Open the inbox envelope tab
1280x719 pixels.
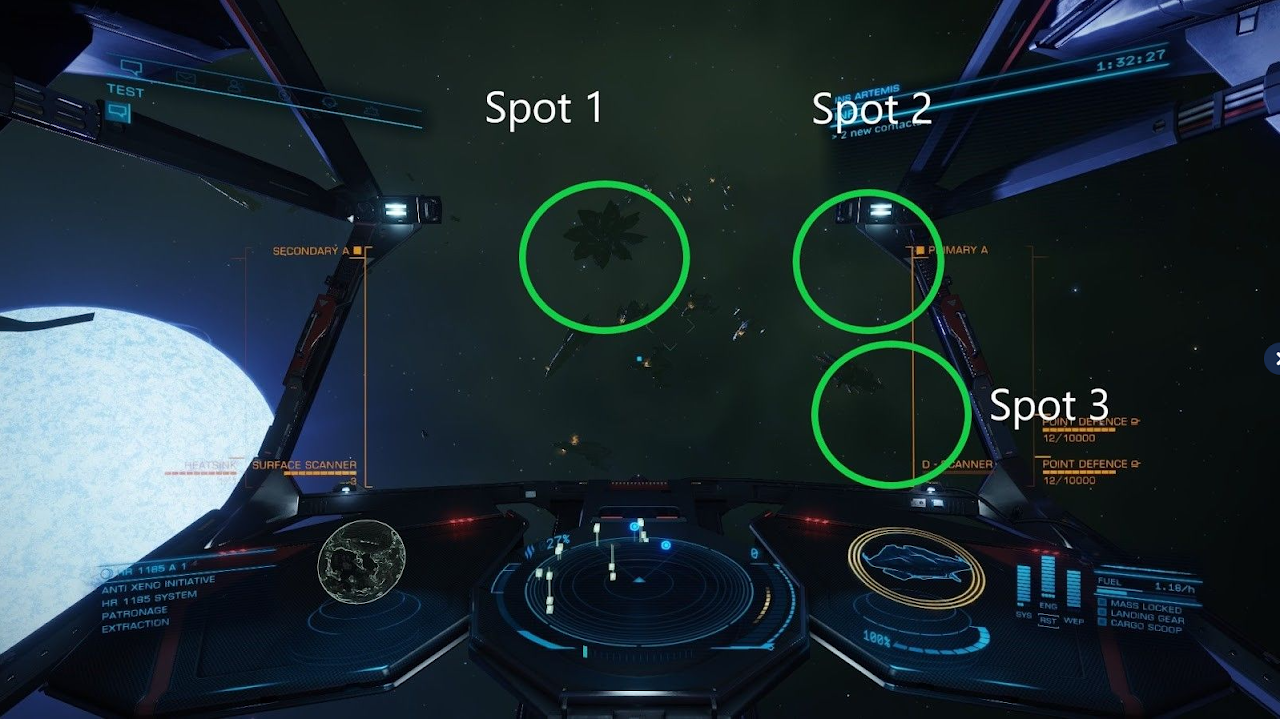[185, 77]
